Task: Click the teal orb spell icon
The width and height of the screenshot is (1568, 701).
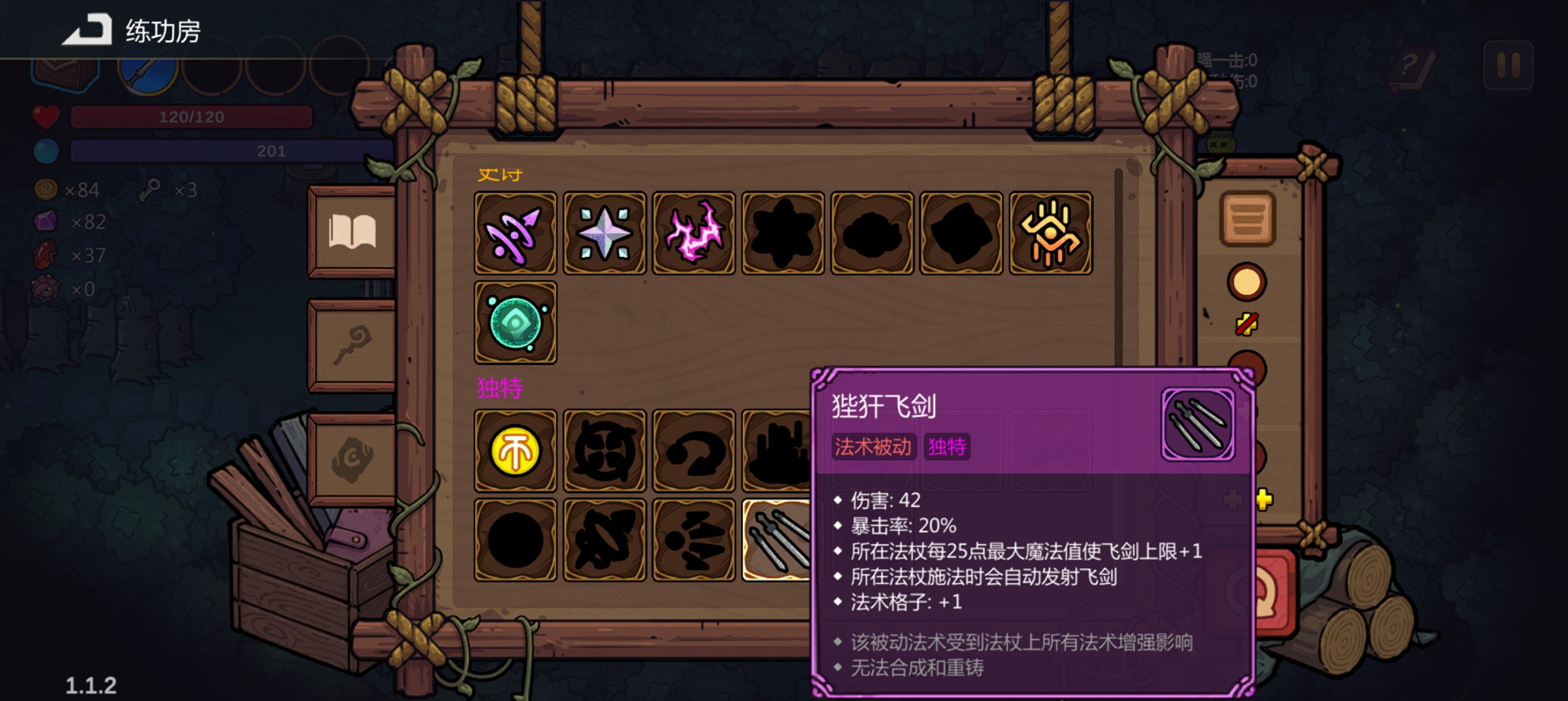Action: point(514,323)
